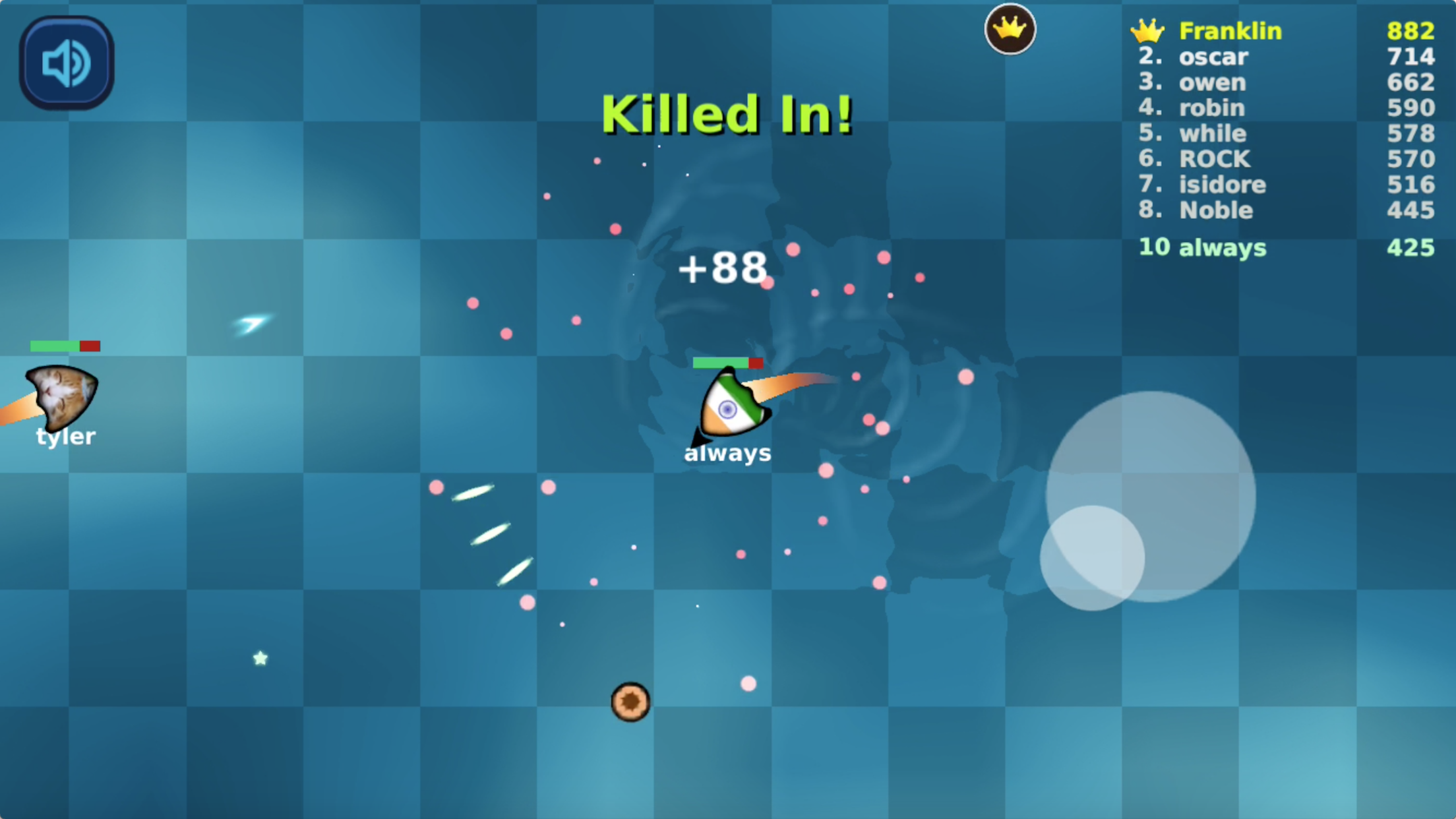The height and width of the screenshot is (819, 1456).
Task: Click the Killed In! message text
Action: tap(727, 113)
